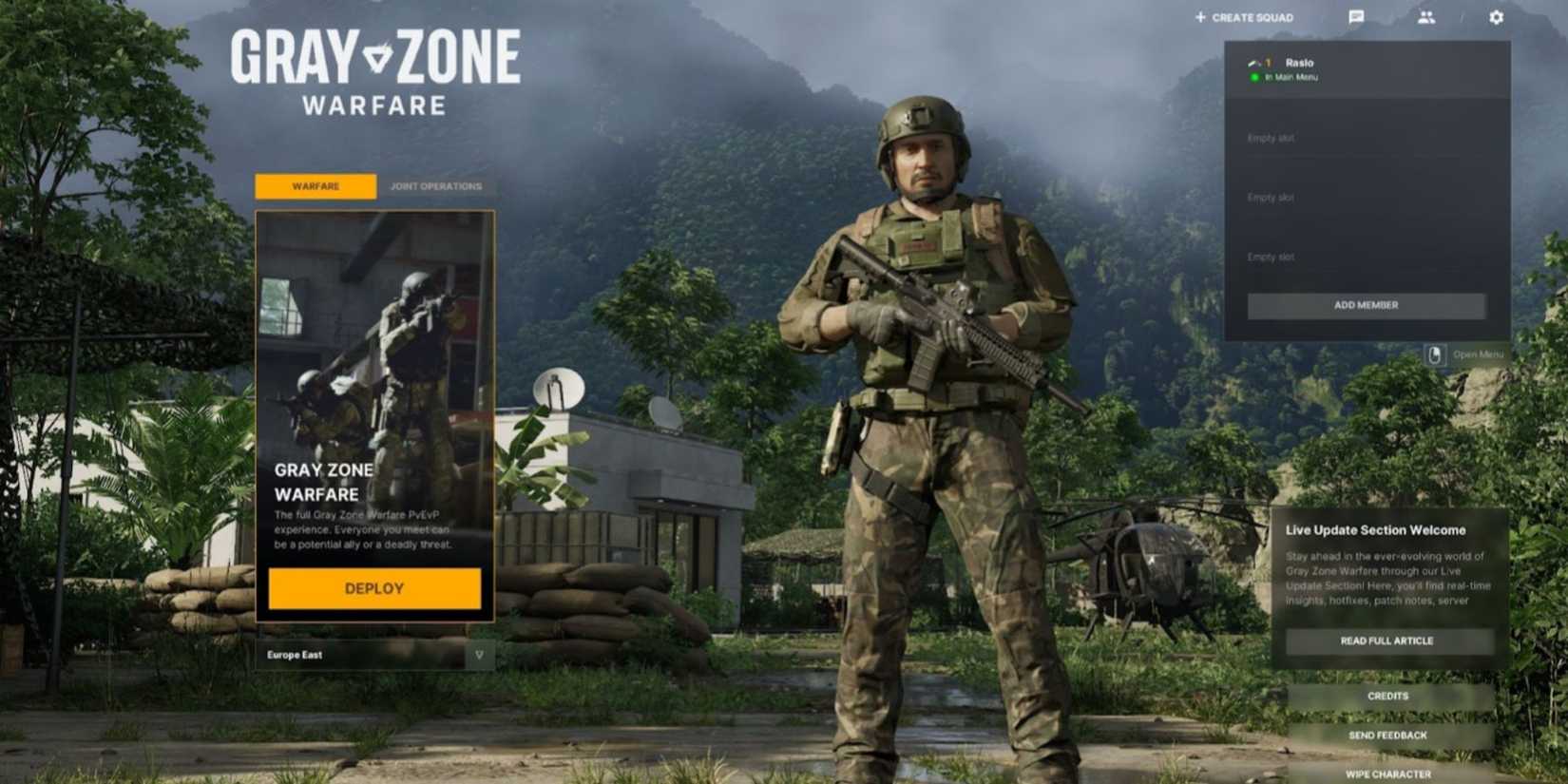Open settings with the gear icon
1568x784 pixels.
coord(1495,17)
